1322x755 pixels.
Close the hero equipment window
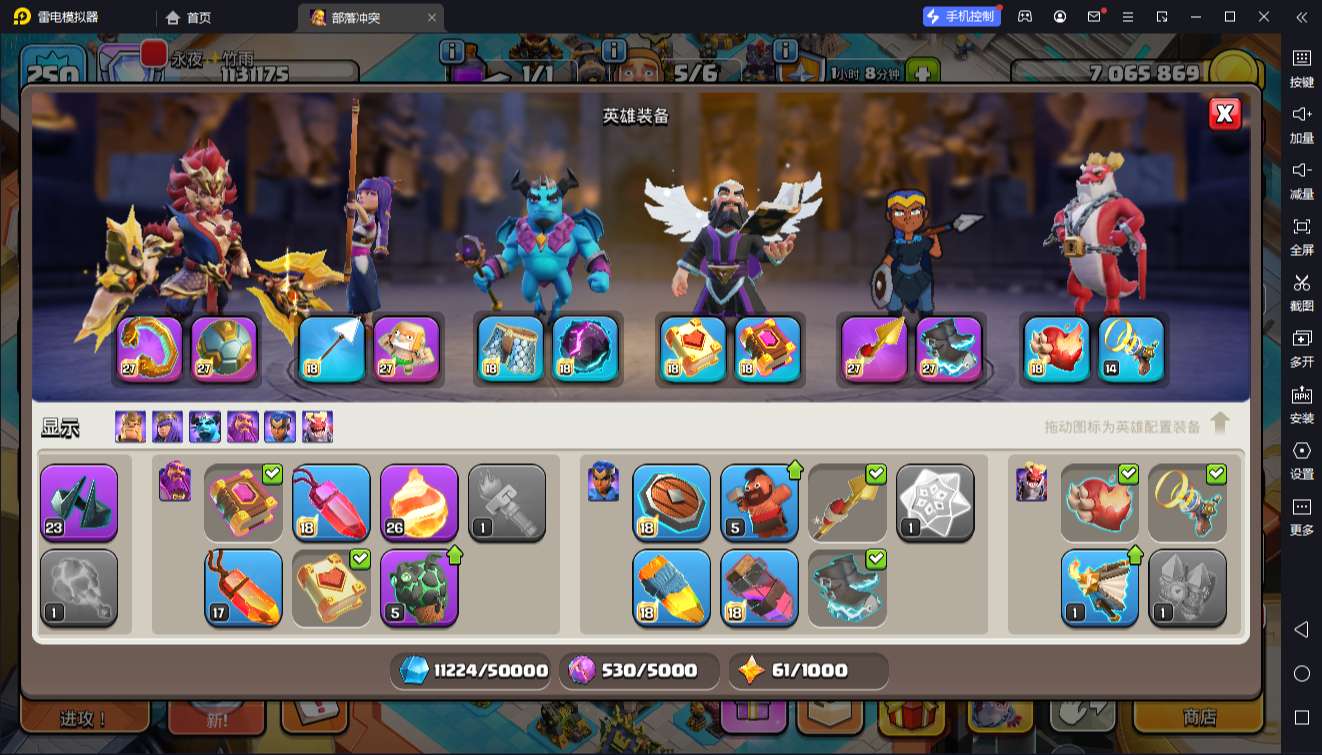tap(1224, 114)
